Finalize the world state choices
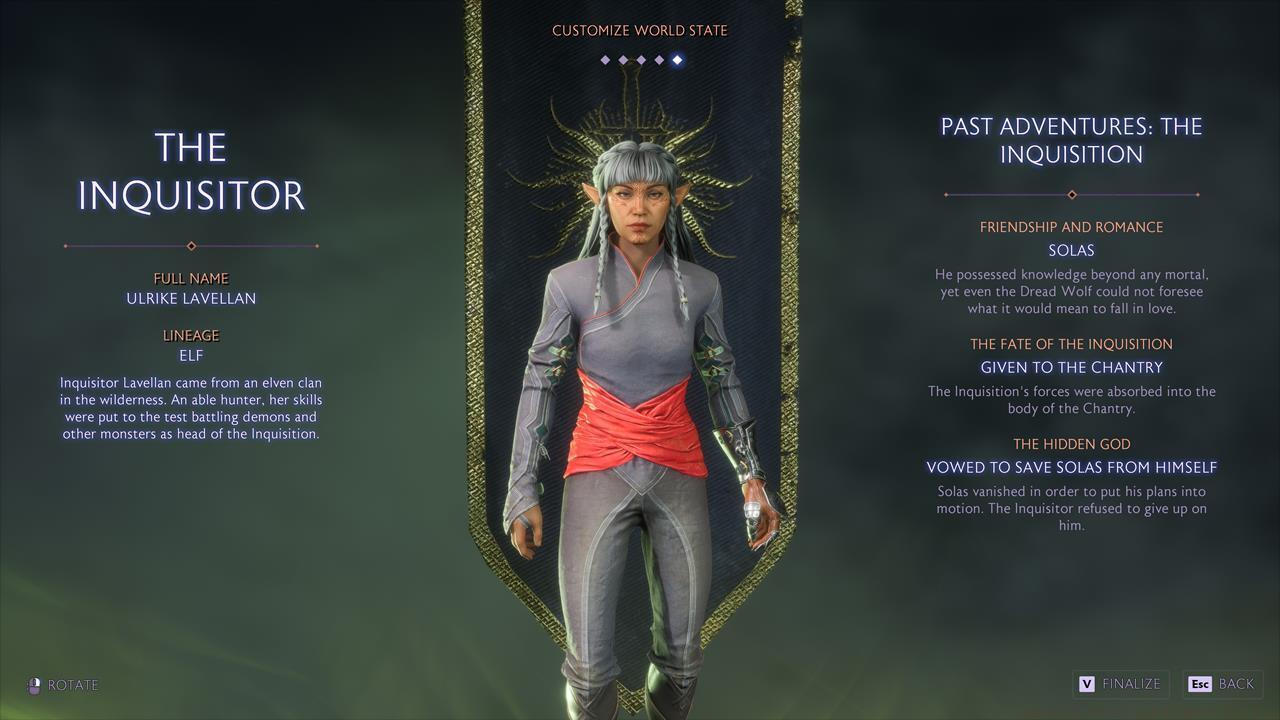 [x=1121, y=684]
